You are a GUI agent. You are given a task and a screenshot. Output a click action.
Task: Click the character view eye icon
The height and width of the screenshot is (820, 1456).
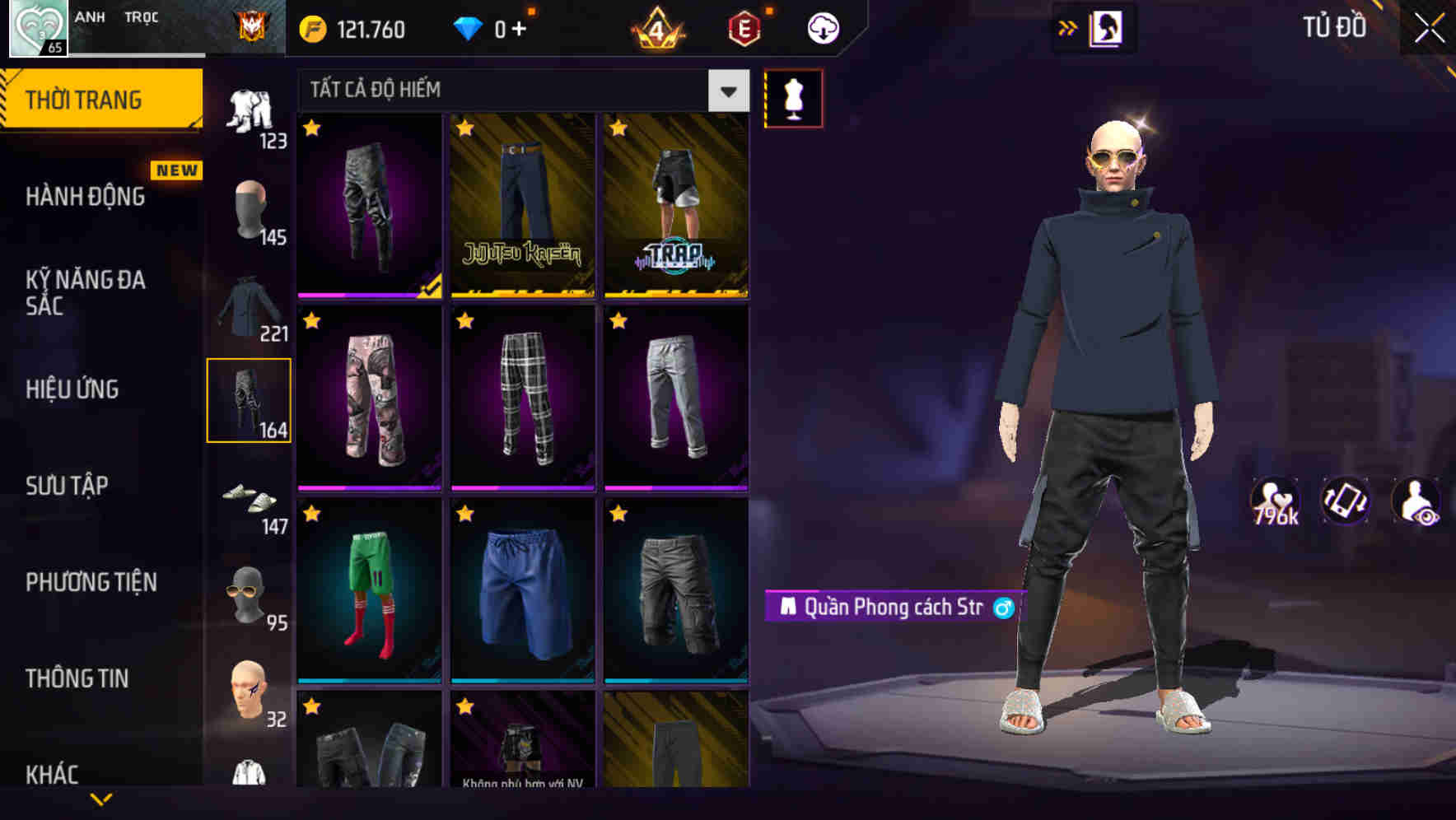[x=1415, y=502]
